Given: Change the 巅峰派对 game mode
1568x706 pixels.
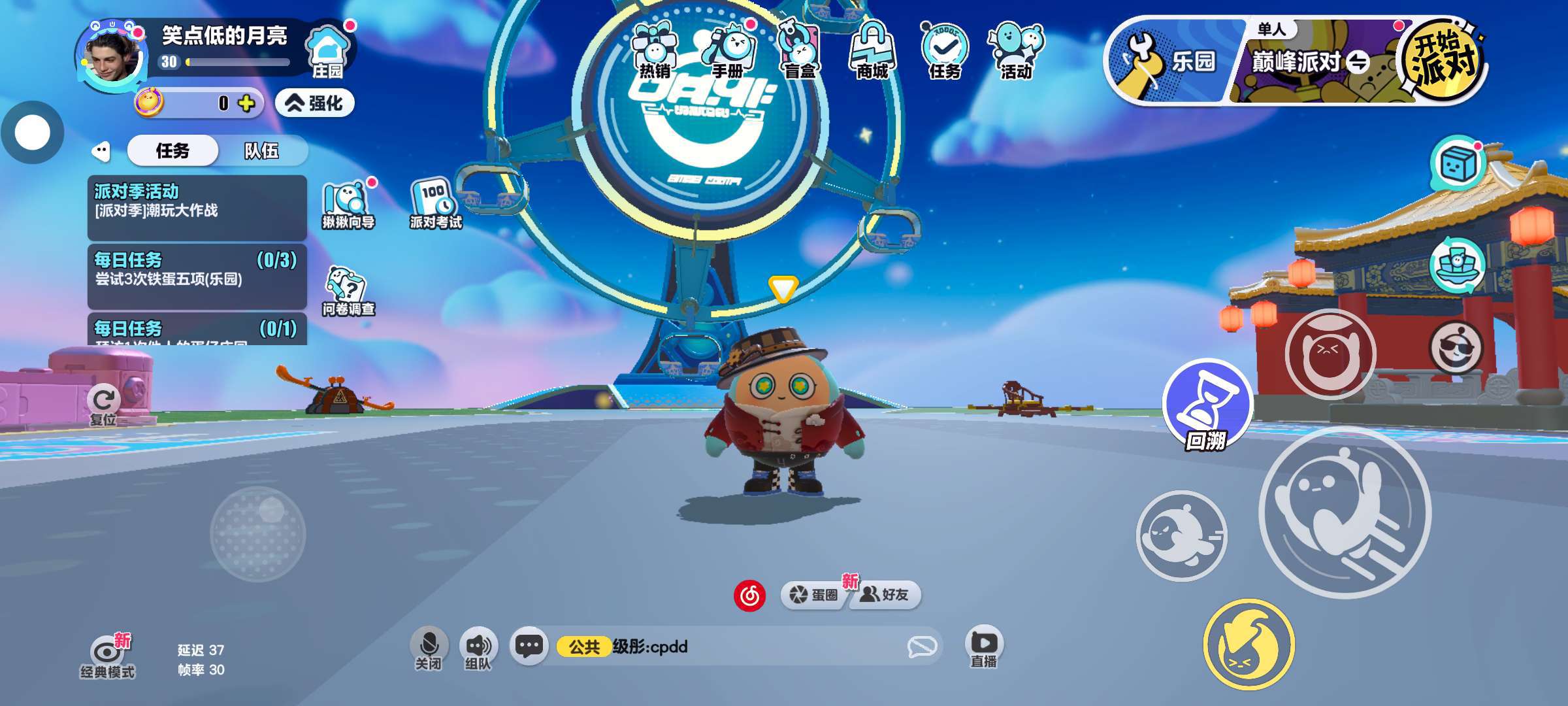Looking at the screenshot, I should (1310, 63).
